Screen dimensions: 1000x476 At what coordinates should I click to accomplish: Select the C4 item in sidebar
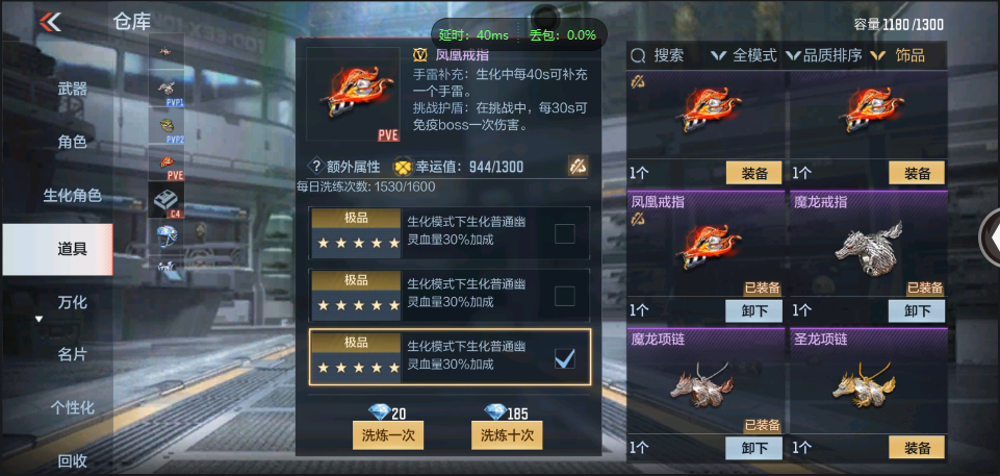pyautogui.click(x=165, y=200)
